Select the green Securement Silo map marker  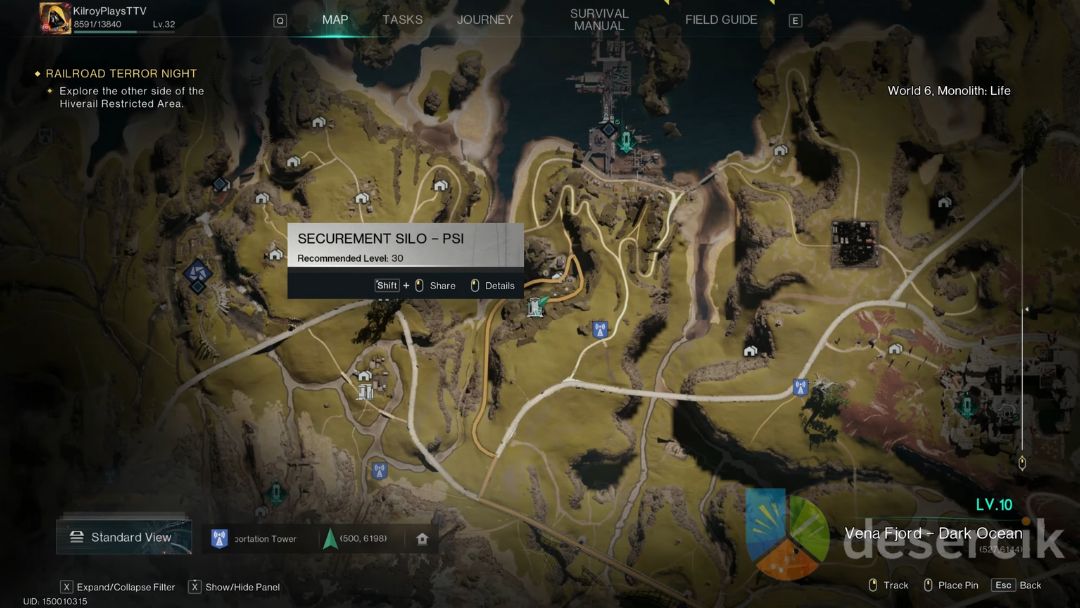(537, 306)
